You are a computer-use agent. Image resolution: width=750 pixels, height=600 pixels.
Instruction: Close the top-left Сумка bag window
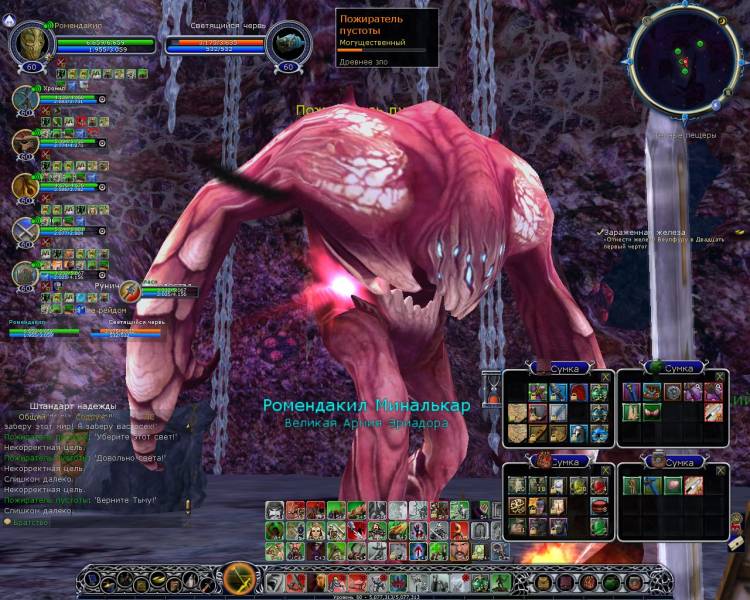(605, 377)
